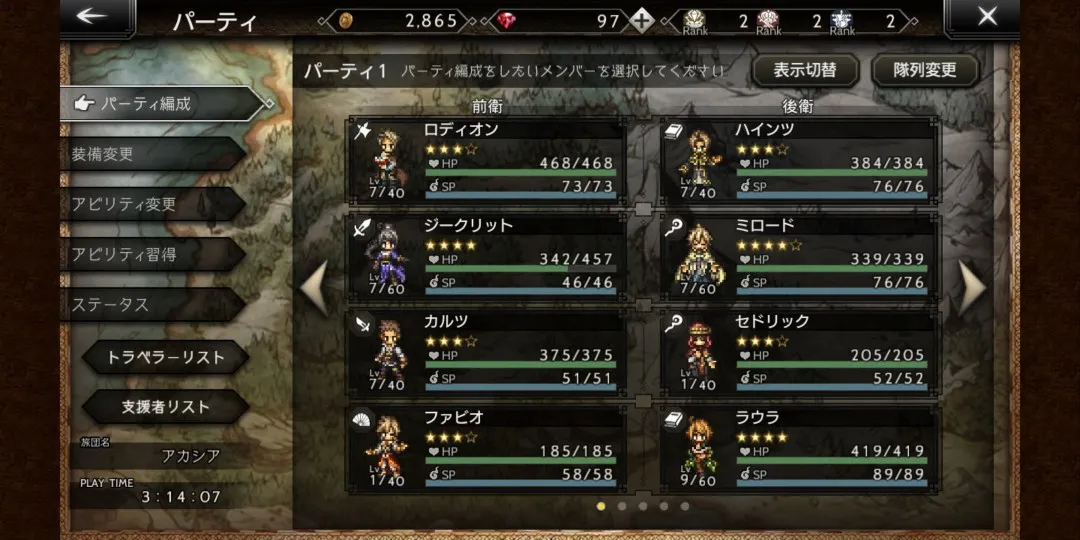
Task: Select party member ジークリット
Action: pos(487,256)
